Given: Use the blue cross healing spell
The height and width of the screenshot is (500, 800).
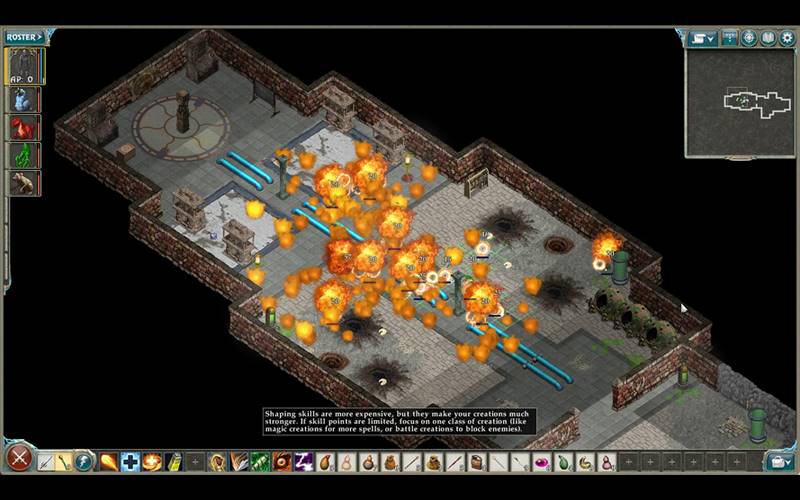Looking at the screenshot, I should pyautogui.click(x=130, y=461).
